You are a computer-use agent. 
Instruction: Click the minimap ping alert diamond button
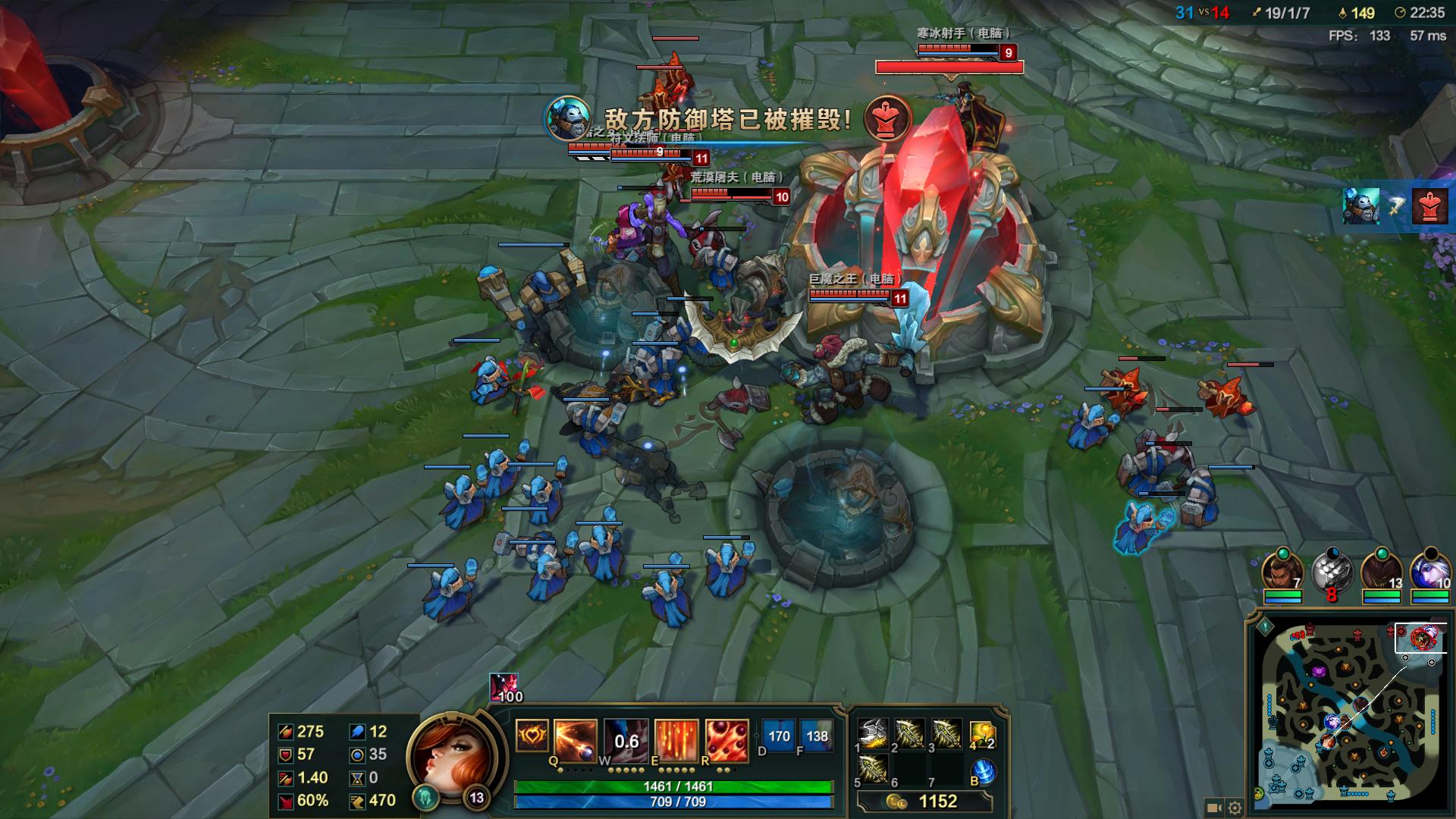(x=1265, y=628)
